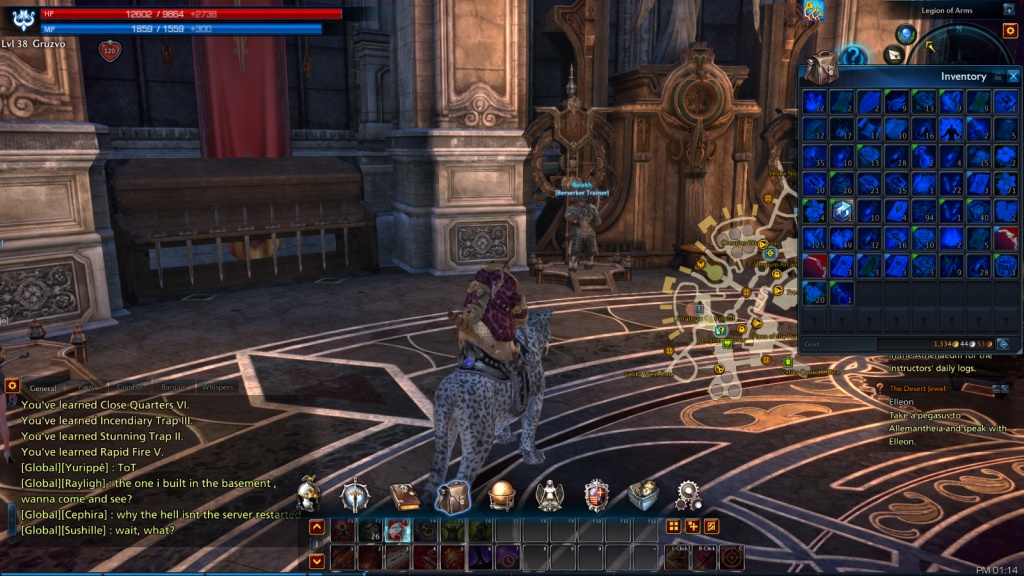Open the Whispers chat tab
Viewport: 1024px width, 576px height.
(x=218, y=387)
